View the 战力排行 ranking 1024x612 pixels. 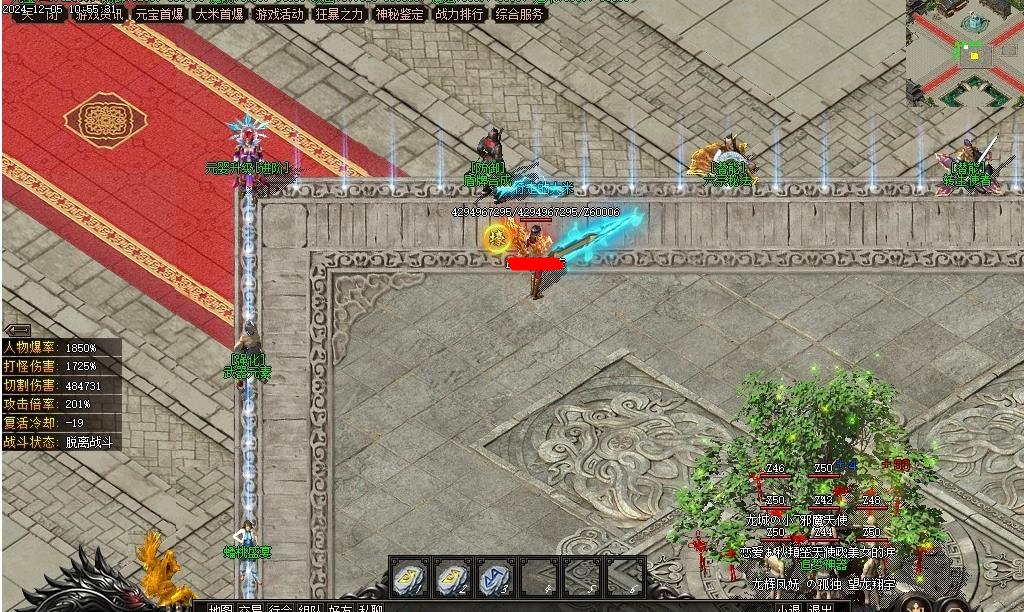pos(459,14)
